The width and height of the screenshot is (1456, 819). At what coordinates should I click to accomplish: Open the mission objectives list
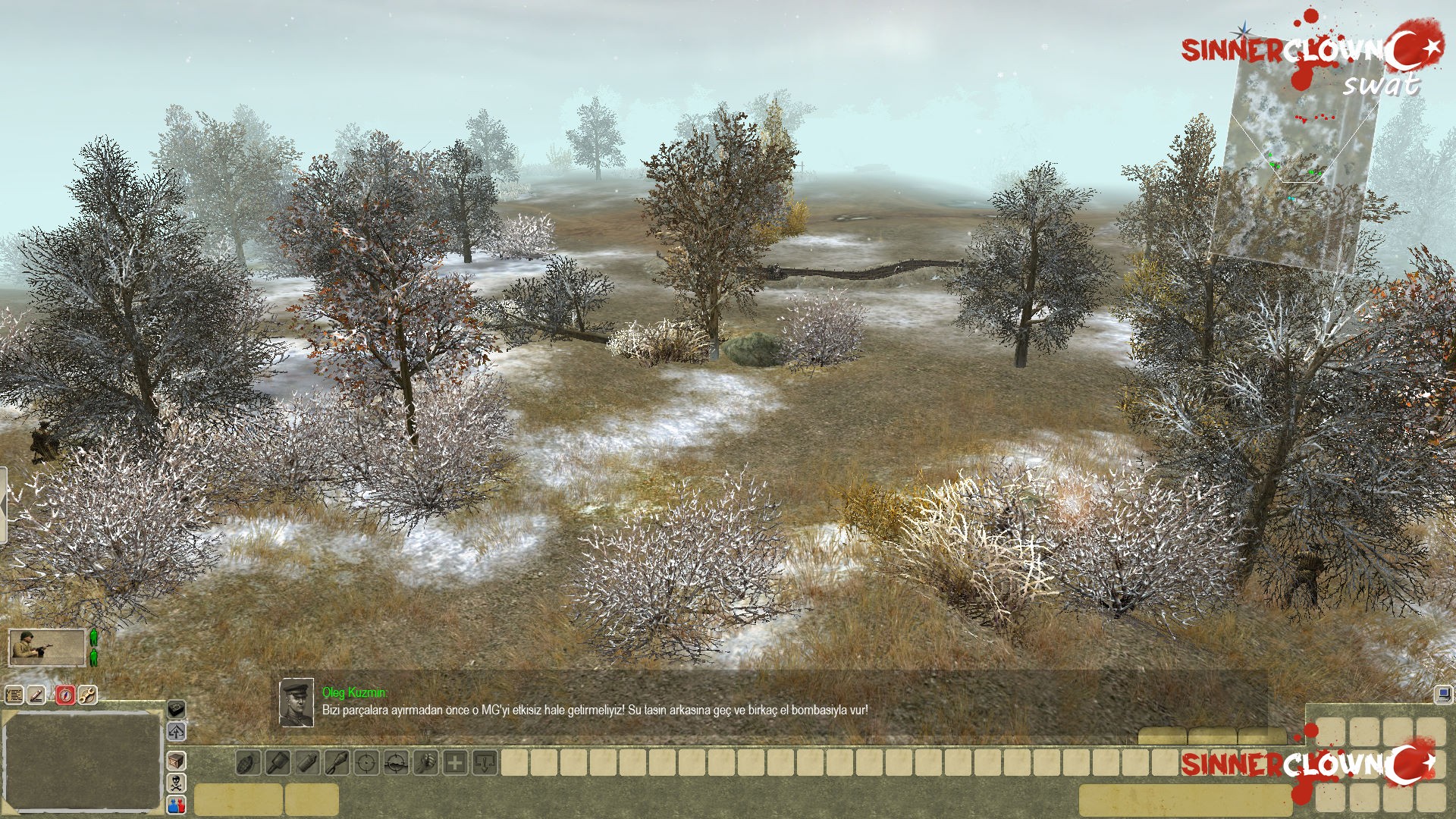tap(14, 695)
